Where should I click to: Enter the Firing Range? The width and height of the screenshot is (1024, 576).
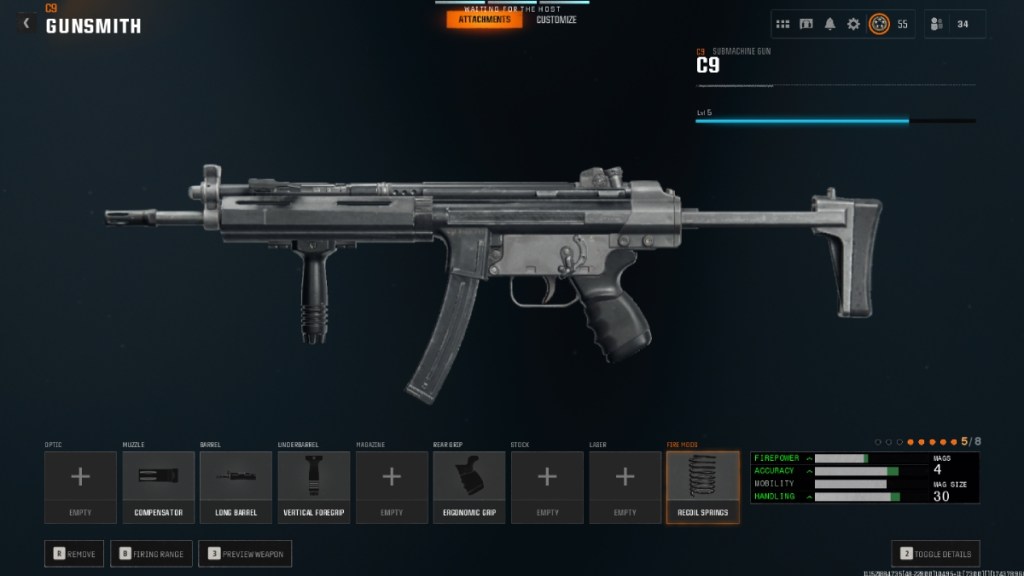pos(151,553)
